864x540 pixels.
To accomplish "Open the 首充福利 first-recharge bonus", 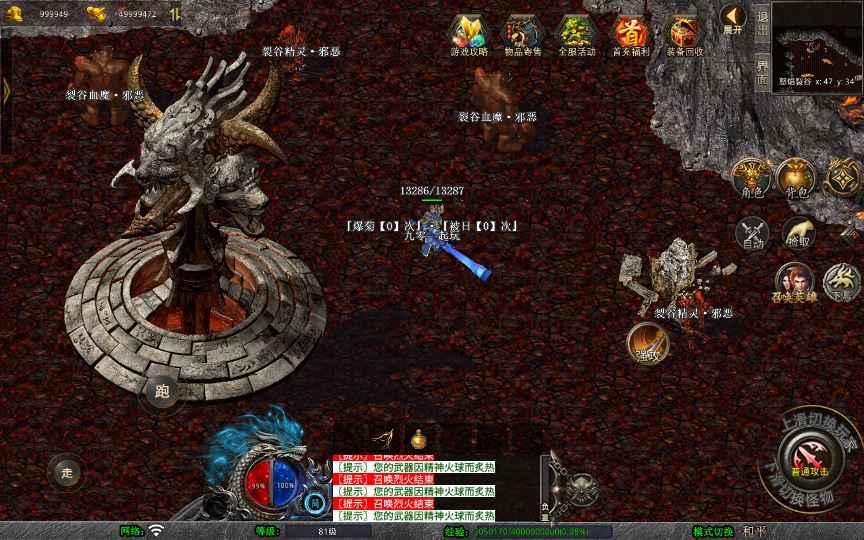I will coord(629,34).
